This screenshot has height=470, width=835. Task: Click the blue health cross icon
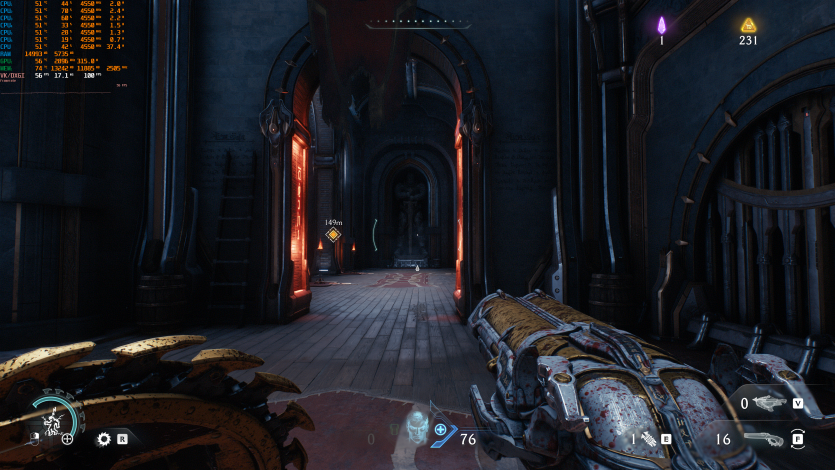pyautogui.click(x=440, y=429)
